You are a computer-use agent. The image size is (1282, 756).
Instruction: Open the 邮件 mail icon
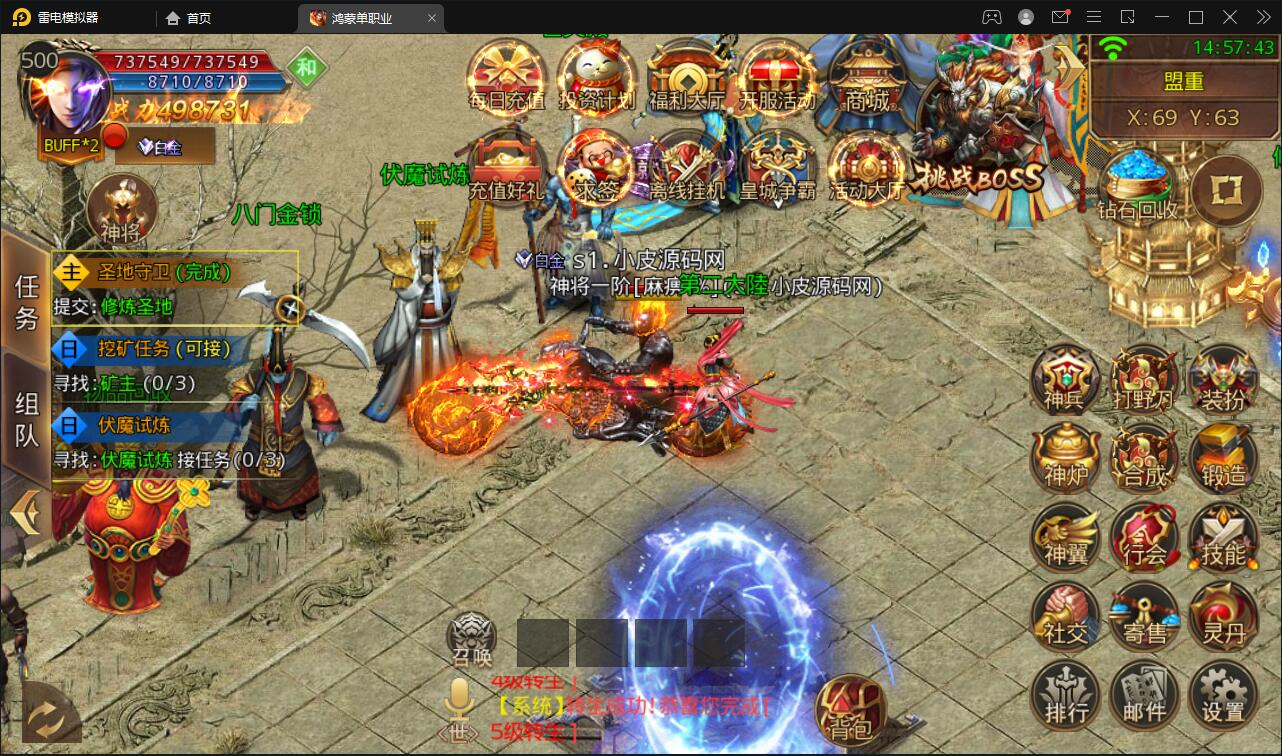click(1144, 694)
